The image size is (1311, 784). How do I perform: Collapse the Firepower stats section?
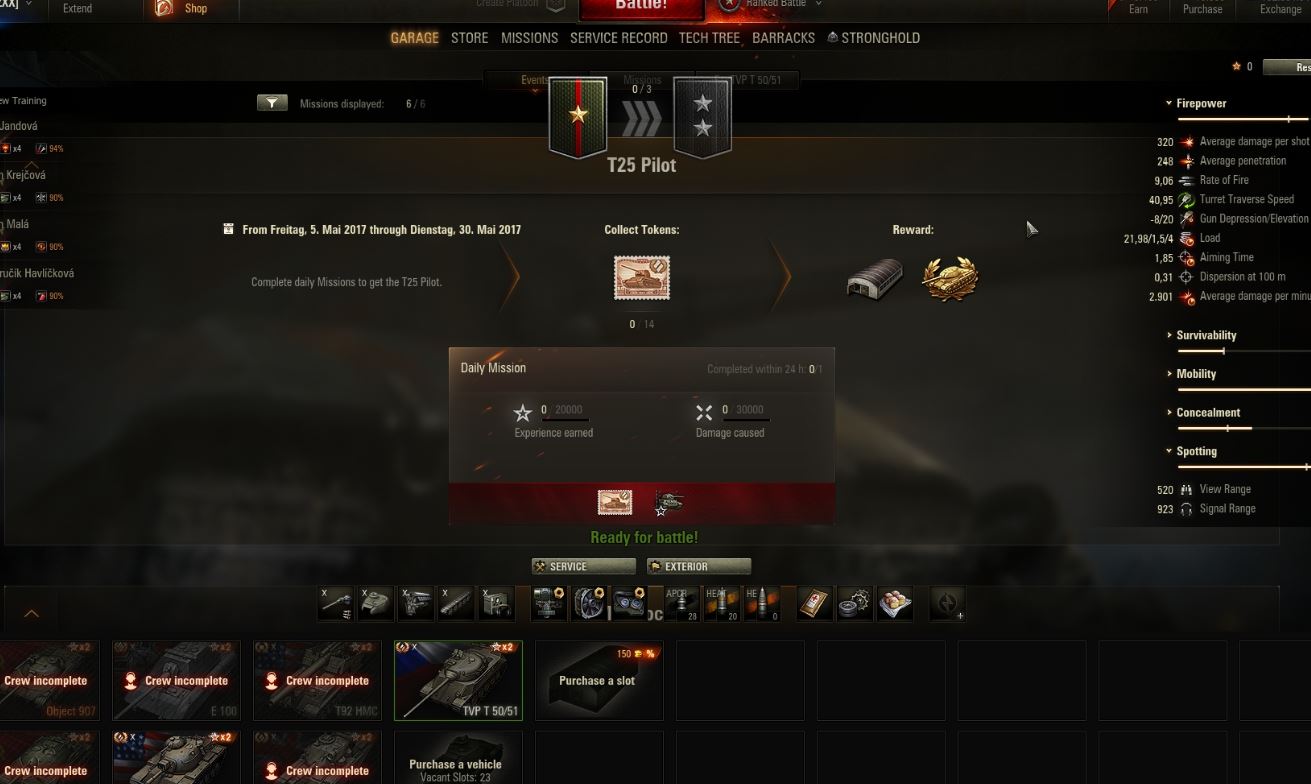[x=1200, y=103]
